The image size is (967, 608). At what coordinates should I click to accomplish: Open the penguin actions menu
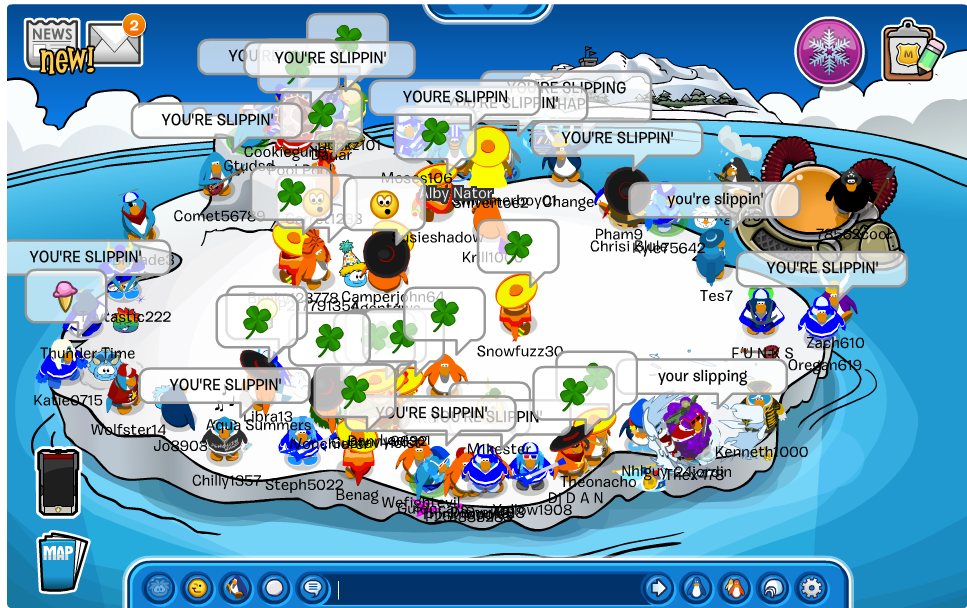236,587
